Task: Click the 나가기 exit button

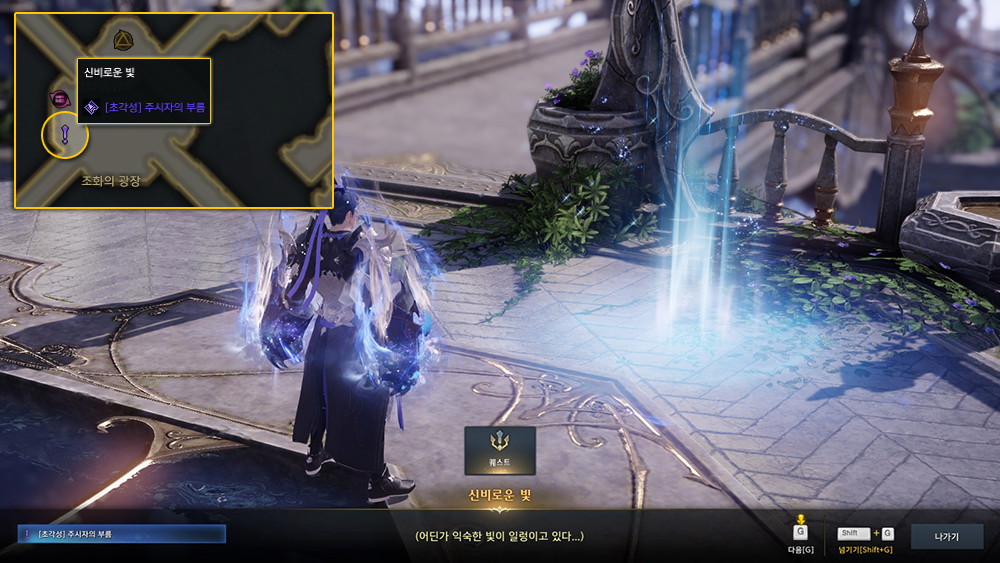Action: 946,537
